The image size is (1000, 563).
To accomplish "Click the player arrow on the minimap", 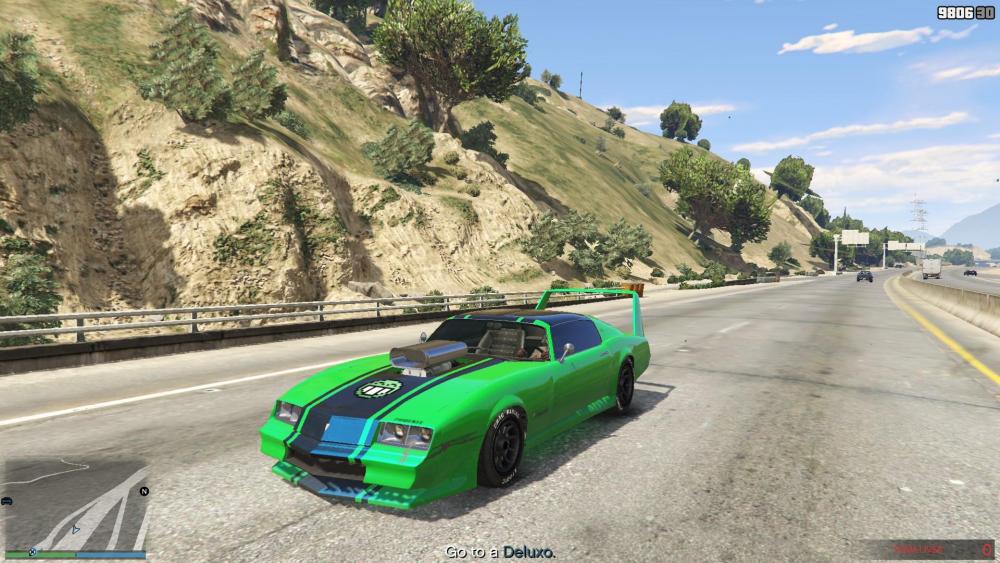I will click(75, 530).
